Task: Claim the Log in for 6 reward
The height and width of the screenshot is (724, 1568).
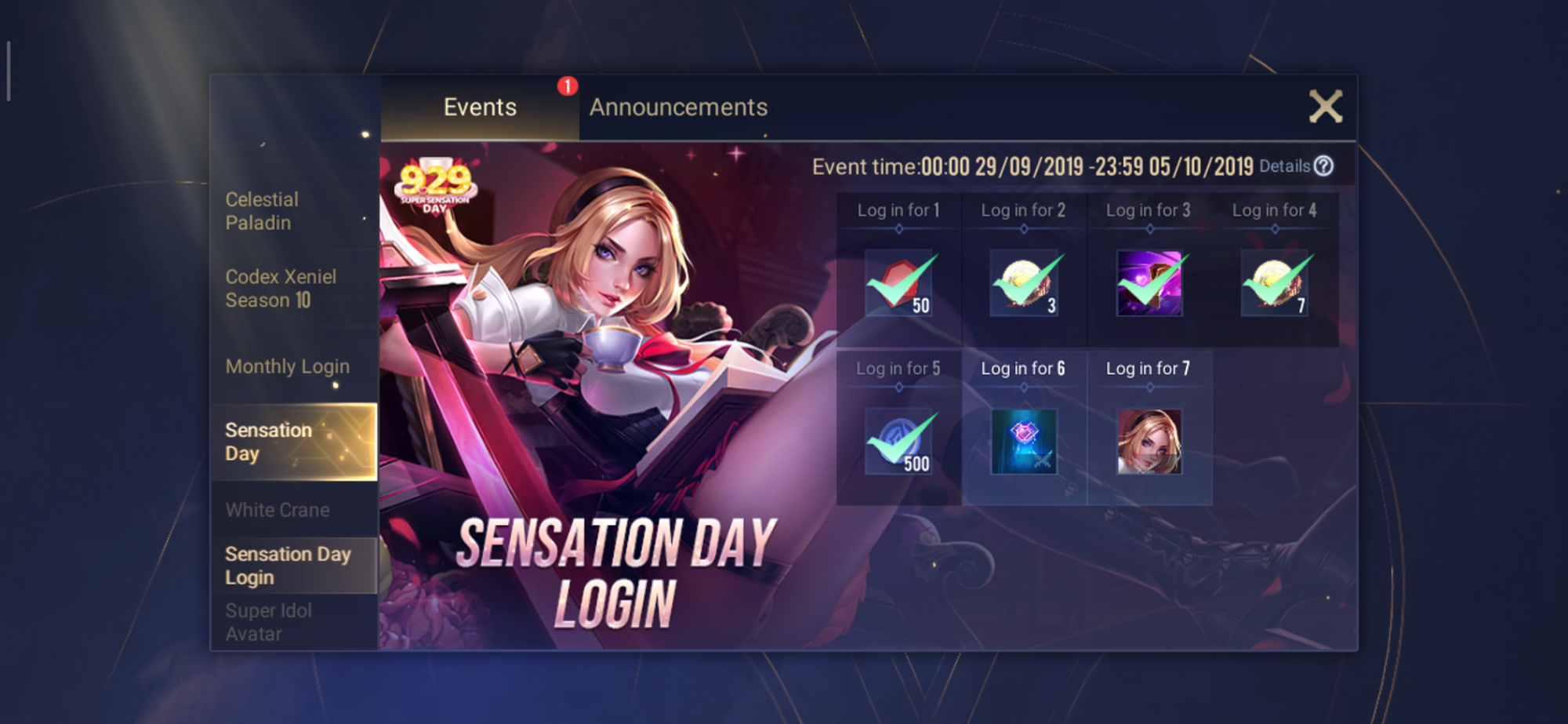Action: pos(1024,442)
